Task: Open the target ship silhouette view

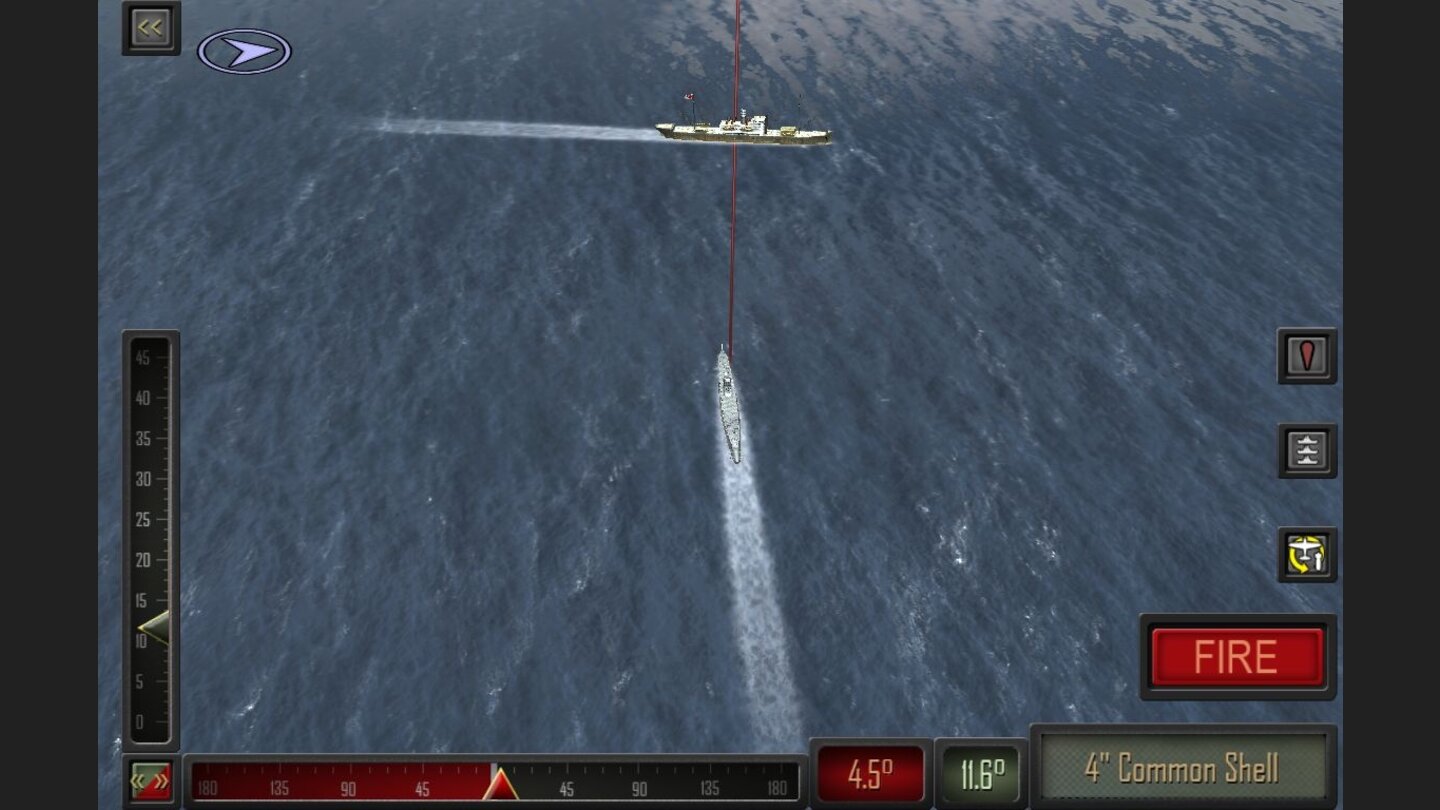Action: 1306,450
